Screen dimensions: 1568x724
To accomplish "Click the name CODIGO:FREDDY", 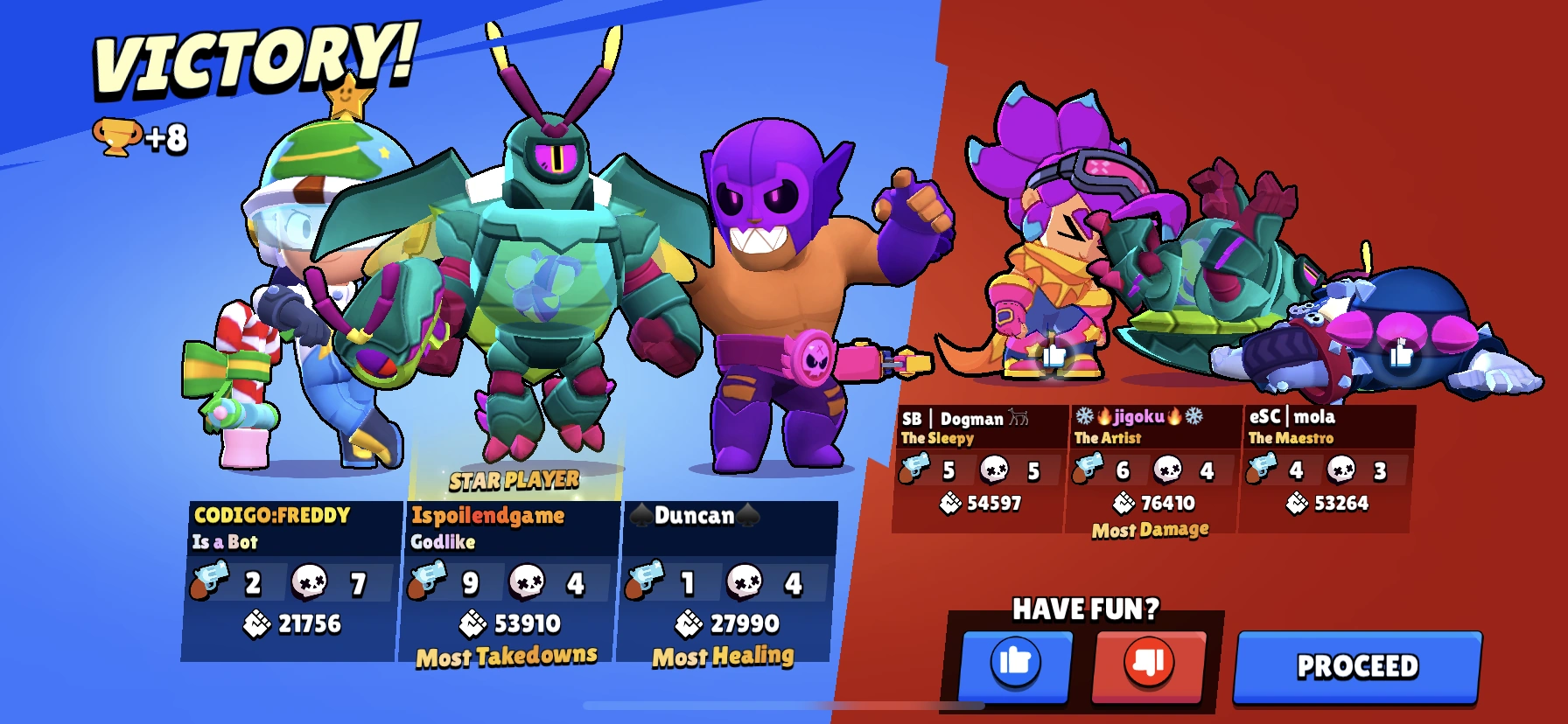I will pyautogui.click(x=273, y=516).
